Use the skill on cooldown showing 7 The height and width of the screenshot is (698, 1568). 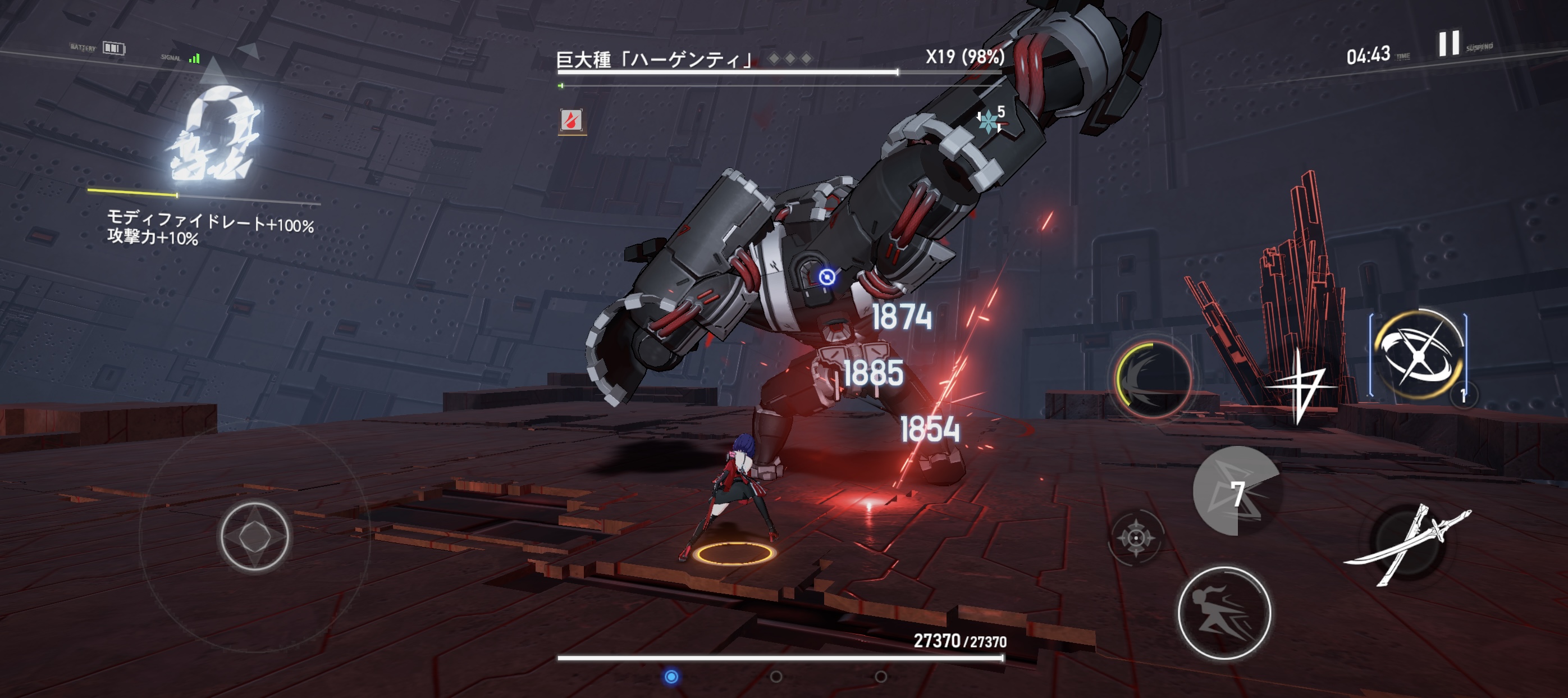coord(1236,491)
